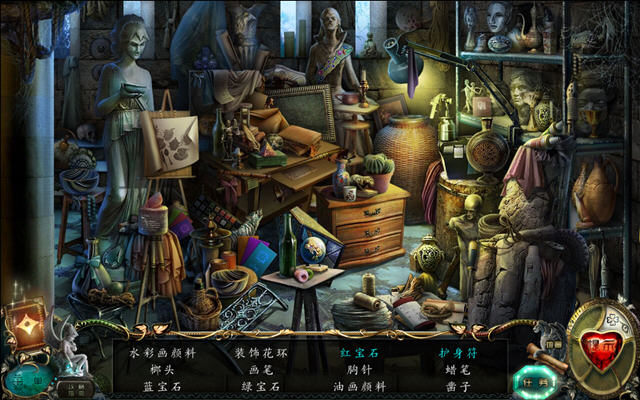Select 凿子 in the item list

pos(456,384)
